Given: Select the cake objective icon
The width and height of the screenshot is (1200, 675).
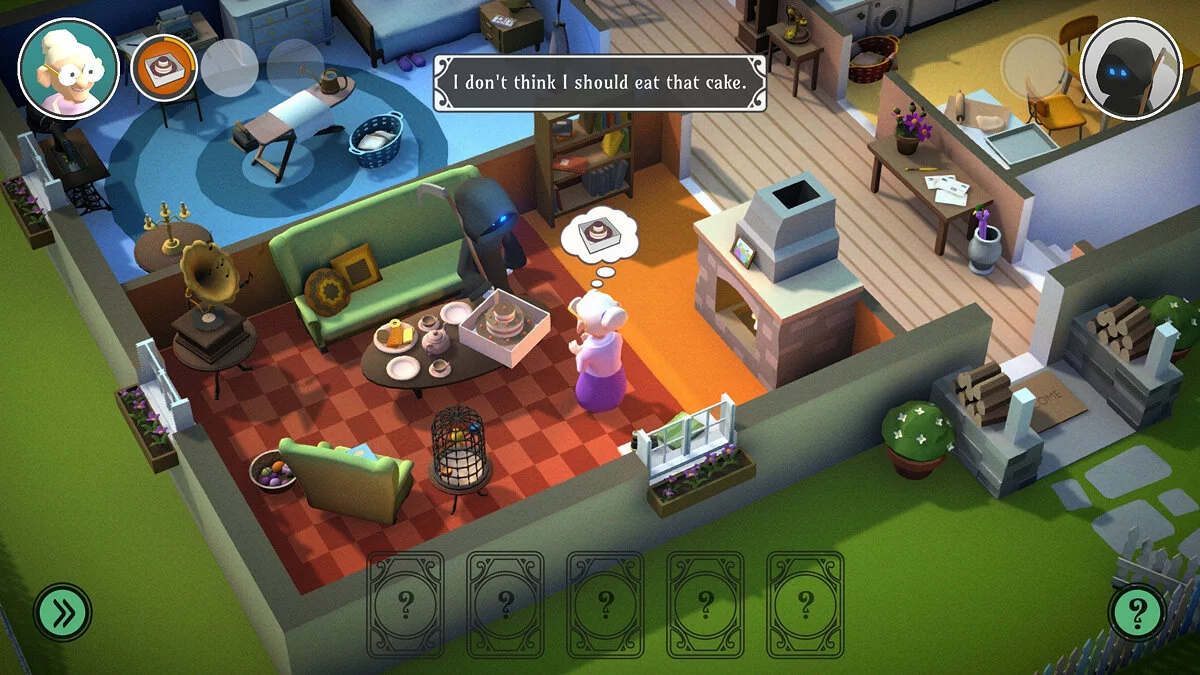Looking at the screenshot, I should click(x=164, y=68).
